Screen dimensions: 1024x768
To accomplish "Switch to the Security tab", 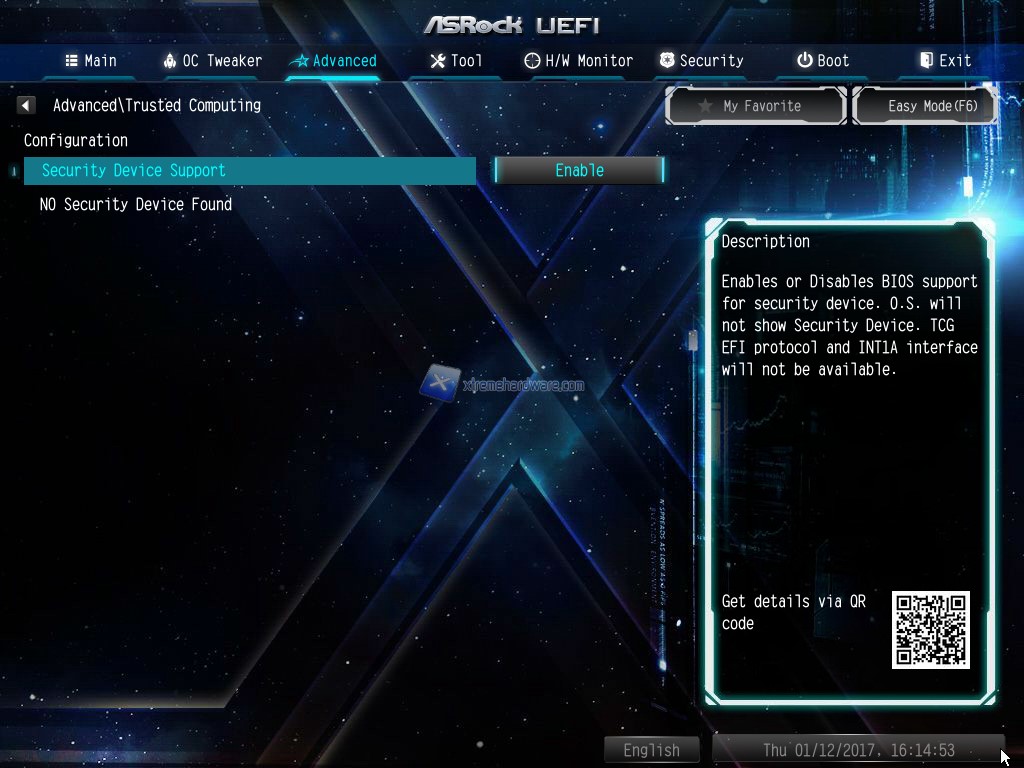I will click(701, 61).
